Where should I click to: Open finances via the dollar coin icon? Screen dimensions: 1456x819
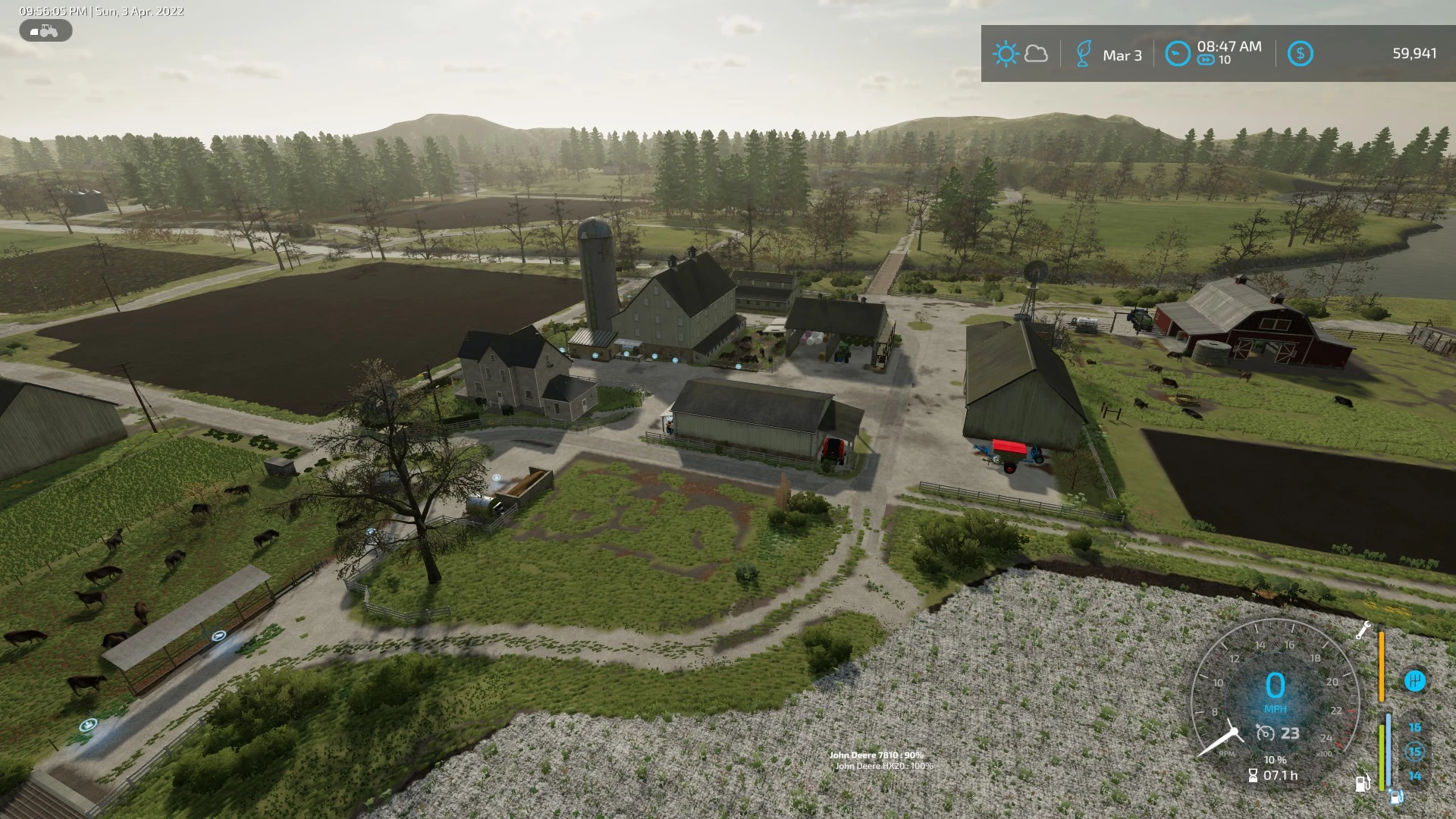[x=1300, y=54]
